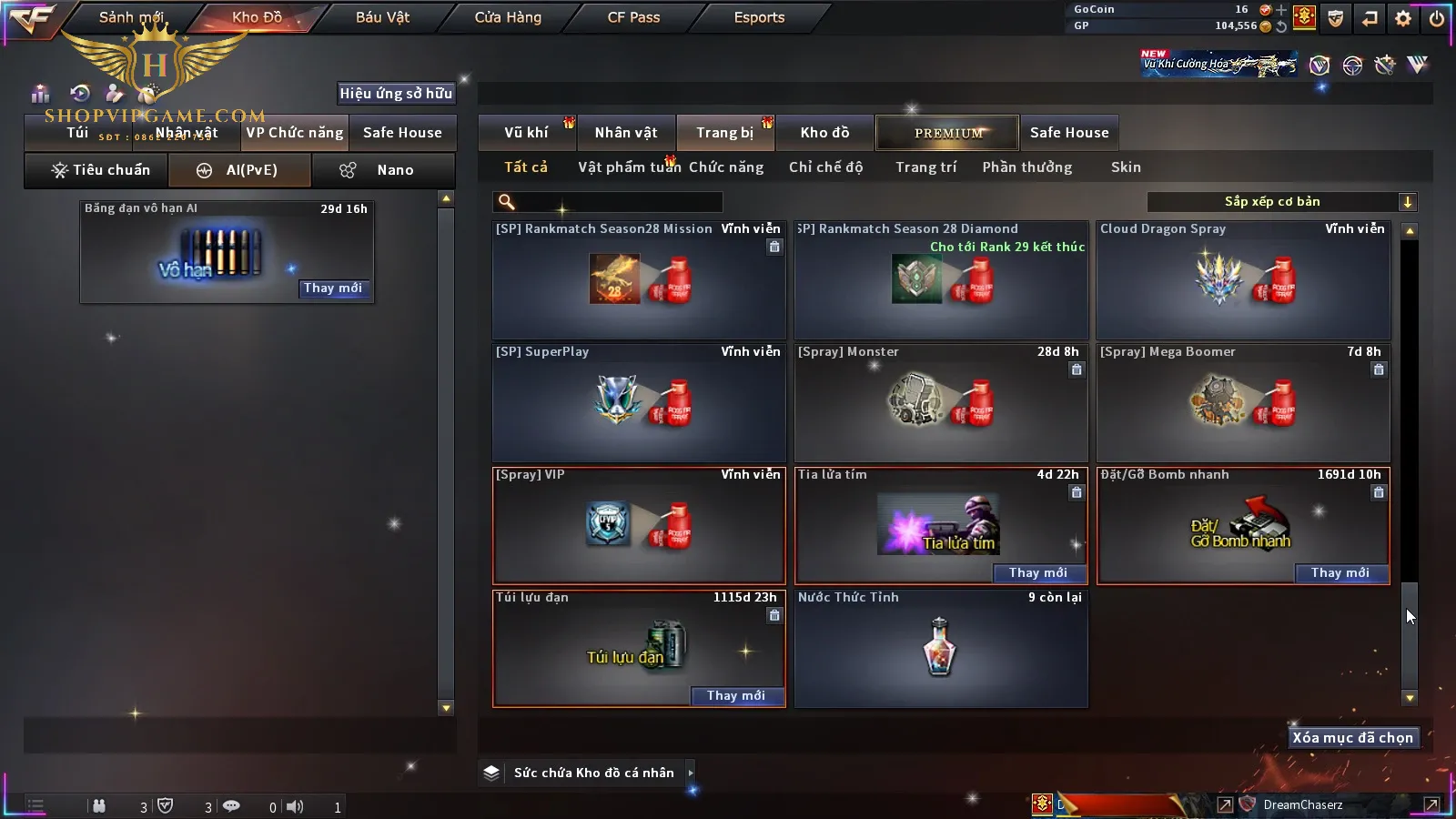Filter items by Chỉ chế độ
1456x819 pixels.
tap(825, 167)
